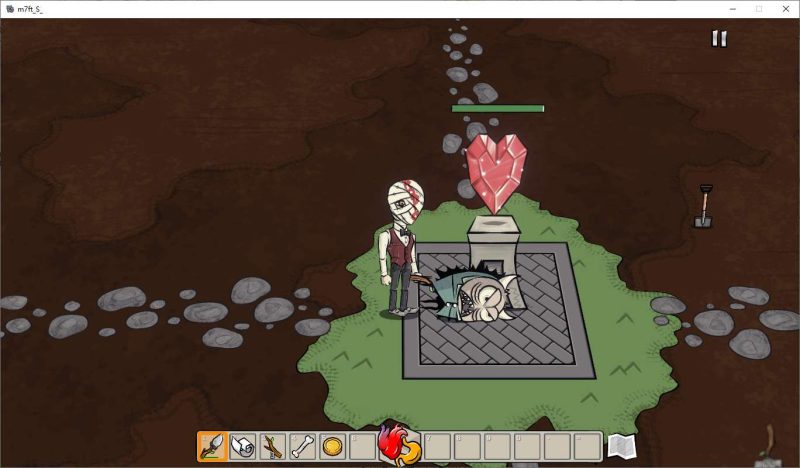Click the heart and stomach status icon
The width and height of the screenshot is (800, 468).
[398, 444]
